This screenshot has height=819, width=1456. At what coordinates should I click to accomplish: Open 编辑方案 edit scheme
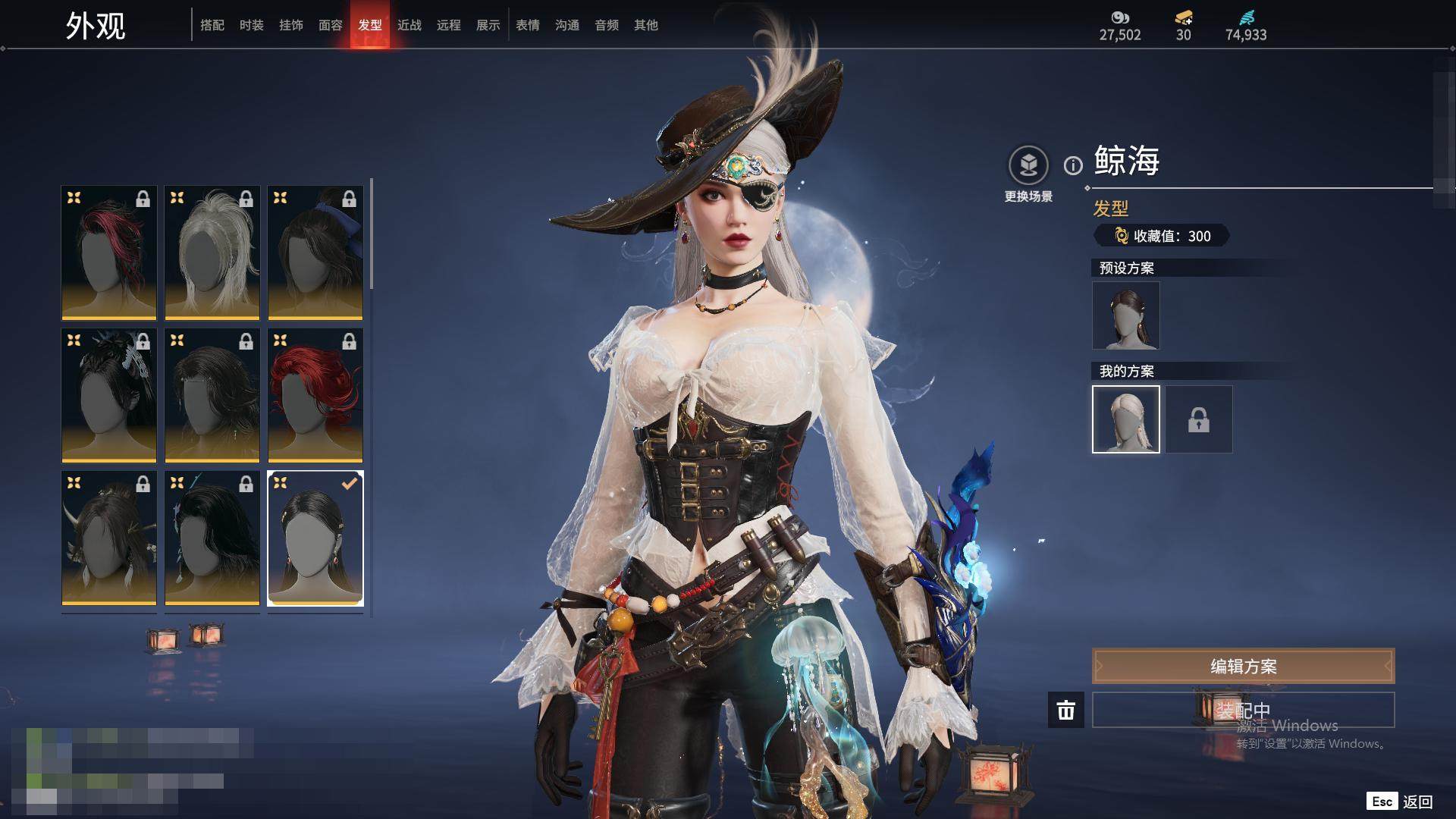click(x=1243, y=666)
